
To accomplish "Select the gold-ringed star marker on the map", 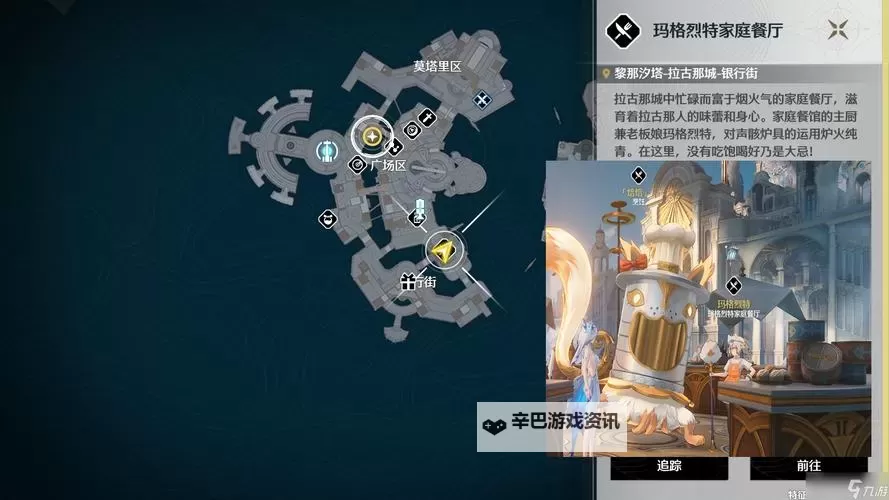I will coord(372,137).
